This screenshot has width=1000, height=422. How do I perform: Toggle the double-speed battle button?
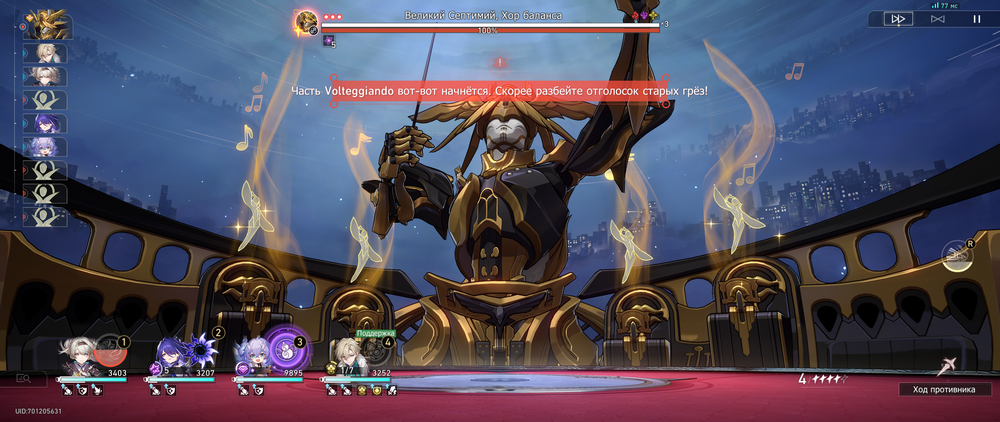pos(898,19)
